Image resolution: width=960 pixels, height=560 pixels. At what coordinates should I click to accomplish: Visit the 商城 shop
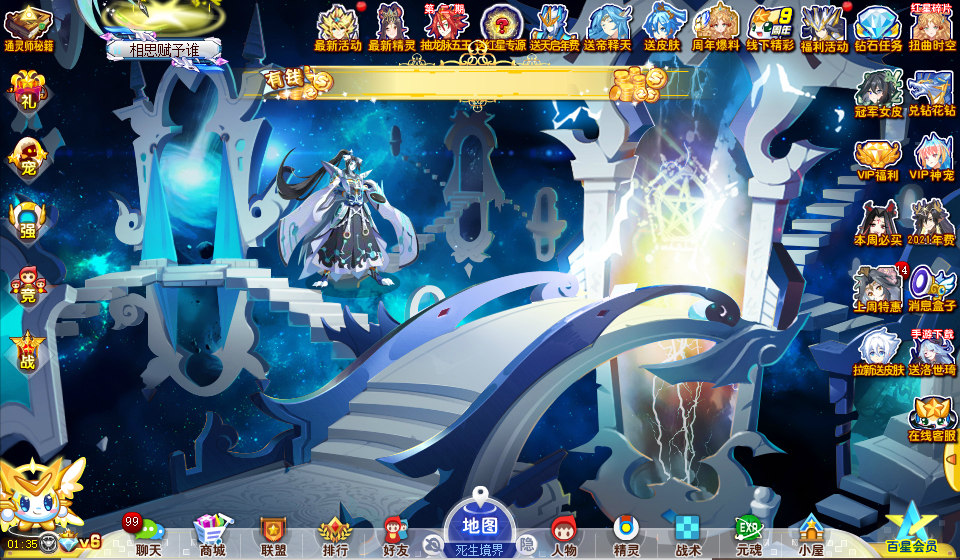click(x=211, y=534)
